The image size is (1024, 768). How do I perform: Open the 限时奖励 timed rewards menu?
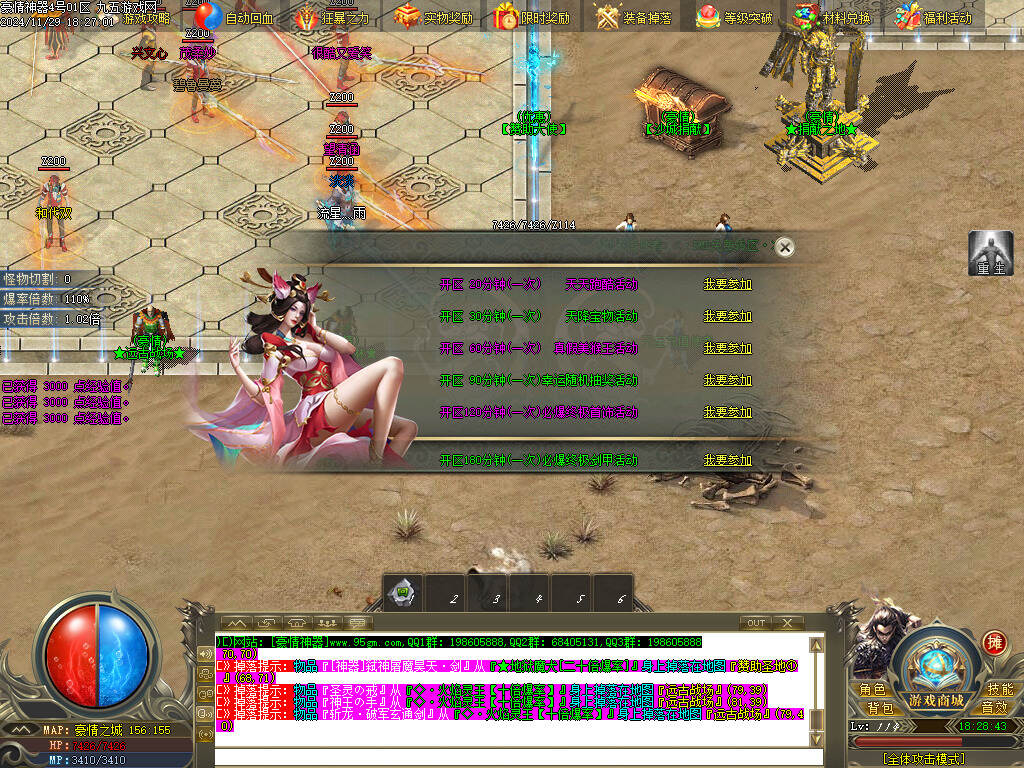(532, 17)
